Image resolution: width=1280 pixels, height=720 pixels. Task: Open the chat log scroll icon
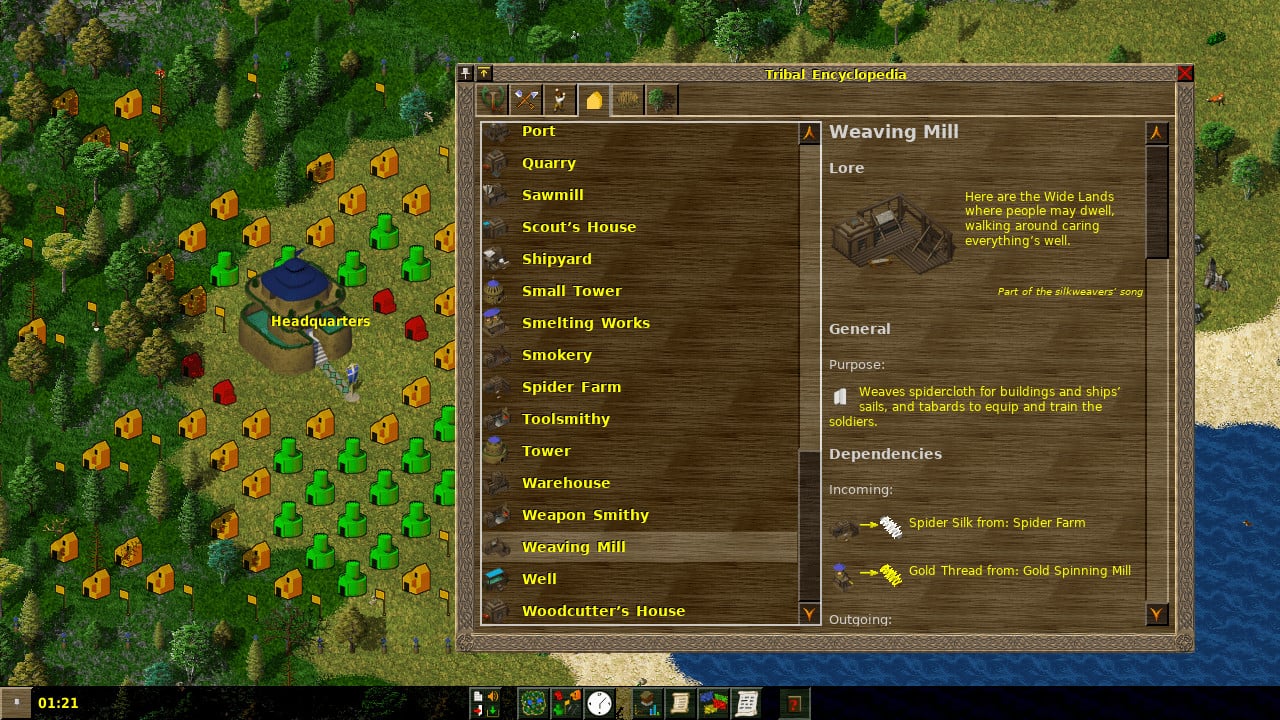coord(747,702)
